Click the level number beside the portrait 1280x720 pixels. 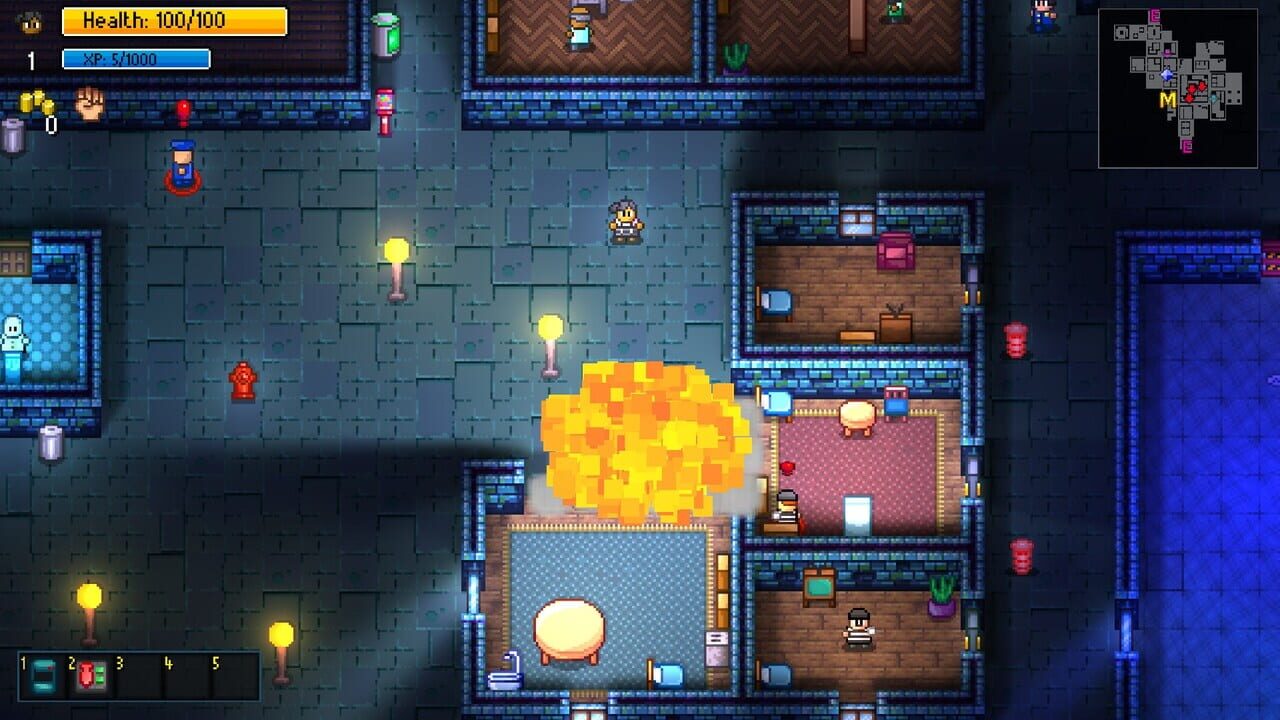coord(30,58)
